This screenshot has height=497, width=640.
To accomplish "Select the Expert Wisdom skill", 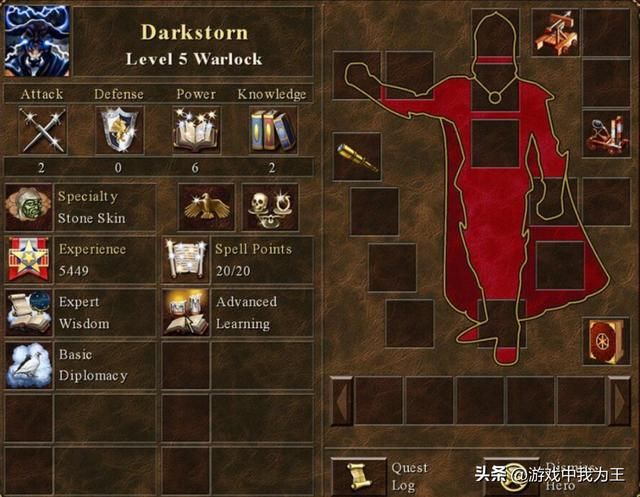I will tap(28, 312).
